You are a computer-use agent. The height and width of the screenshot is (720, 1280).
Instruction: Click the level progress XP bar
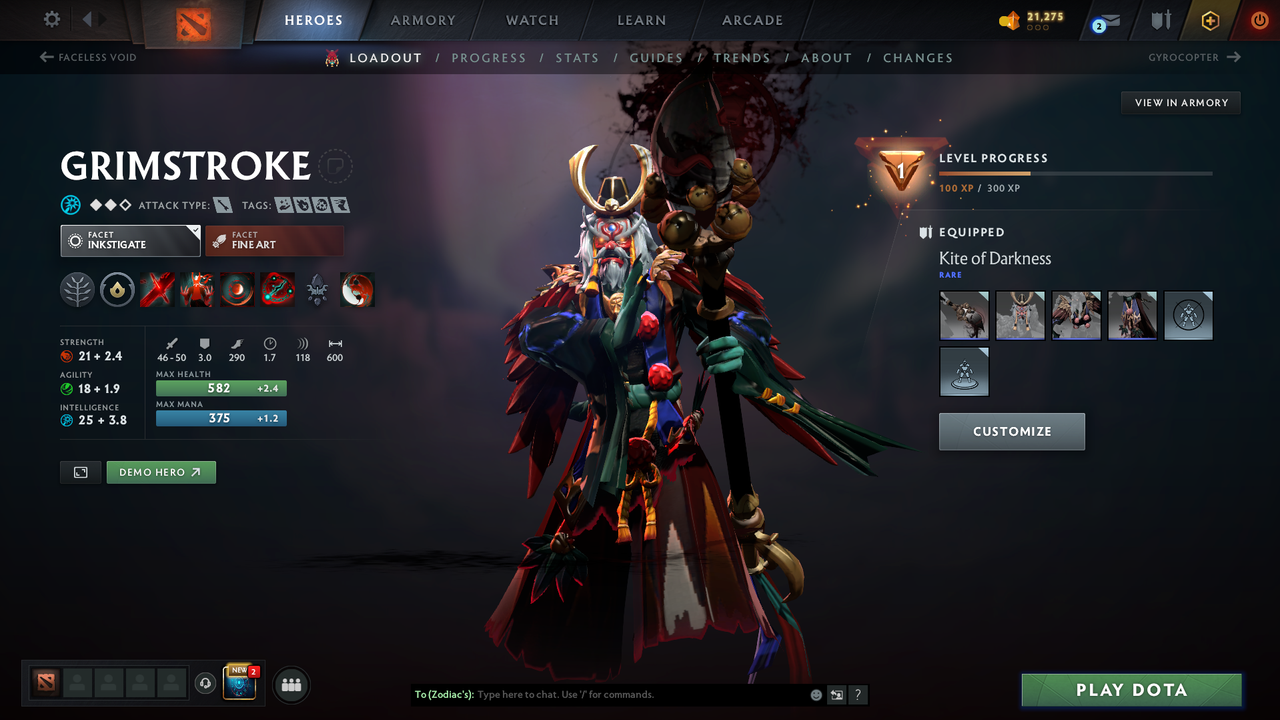pyautogui.click(x=1075, y=172)
